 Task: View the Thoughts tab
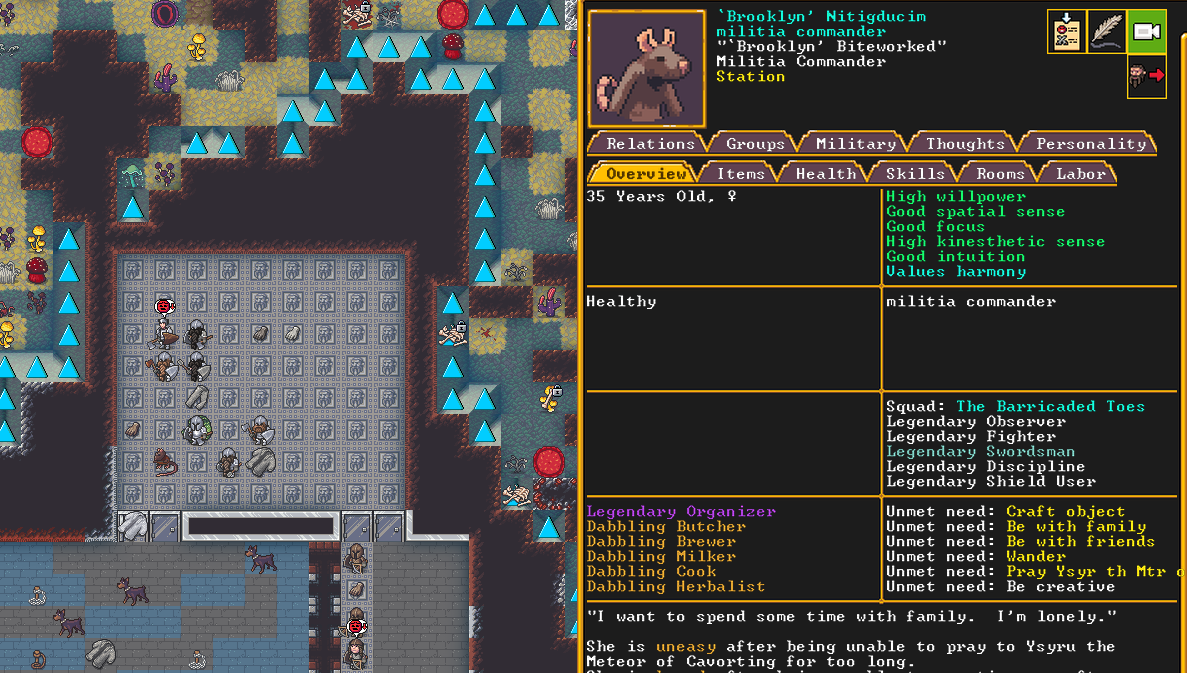(x=965, y=144)
